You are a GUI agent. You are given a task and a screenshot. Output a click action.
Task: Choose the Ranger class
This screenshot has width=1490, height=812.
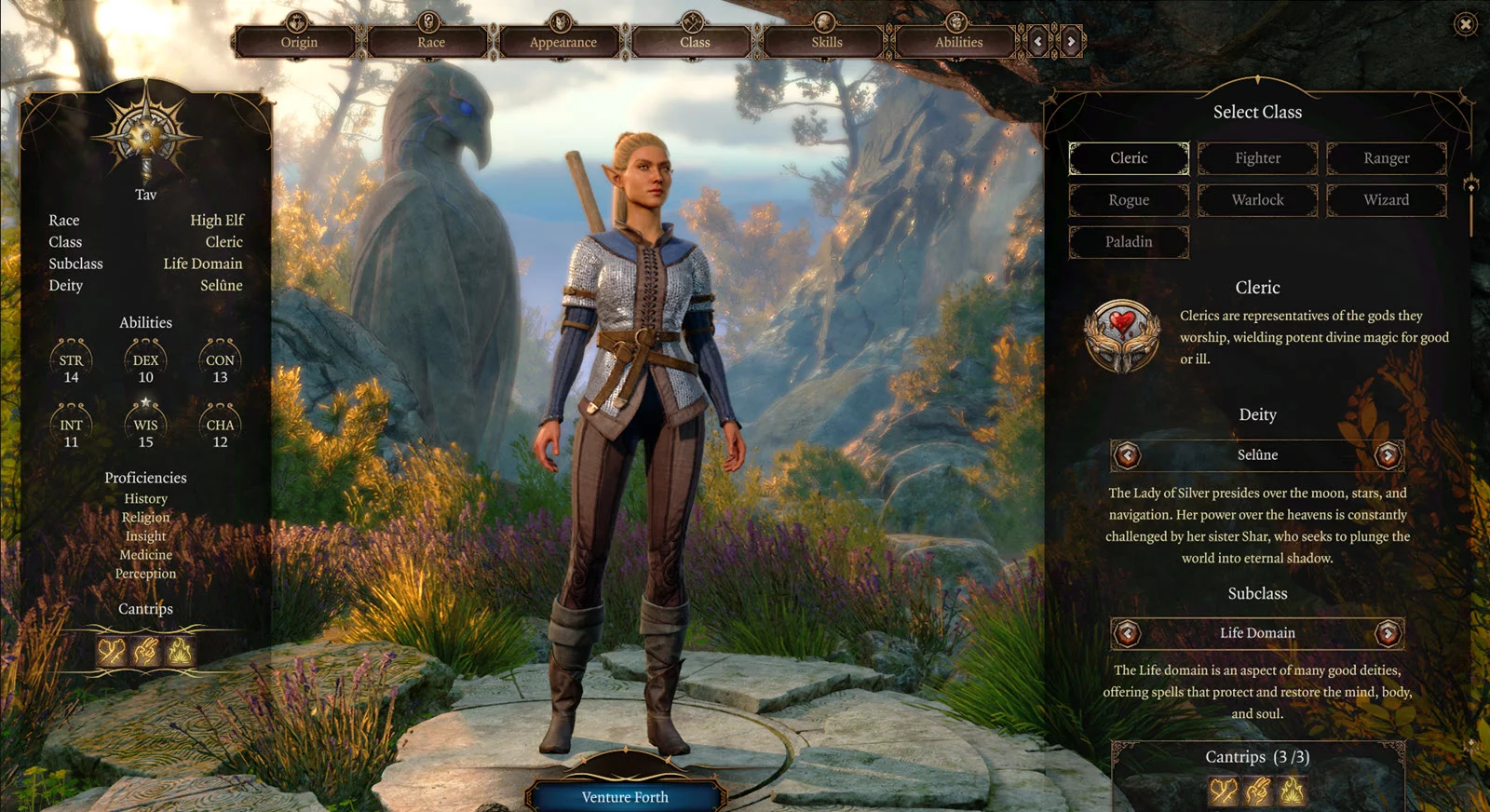[x=1386, y=158]
